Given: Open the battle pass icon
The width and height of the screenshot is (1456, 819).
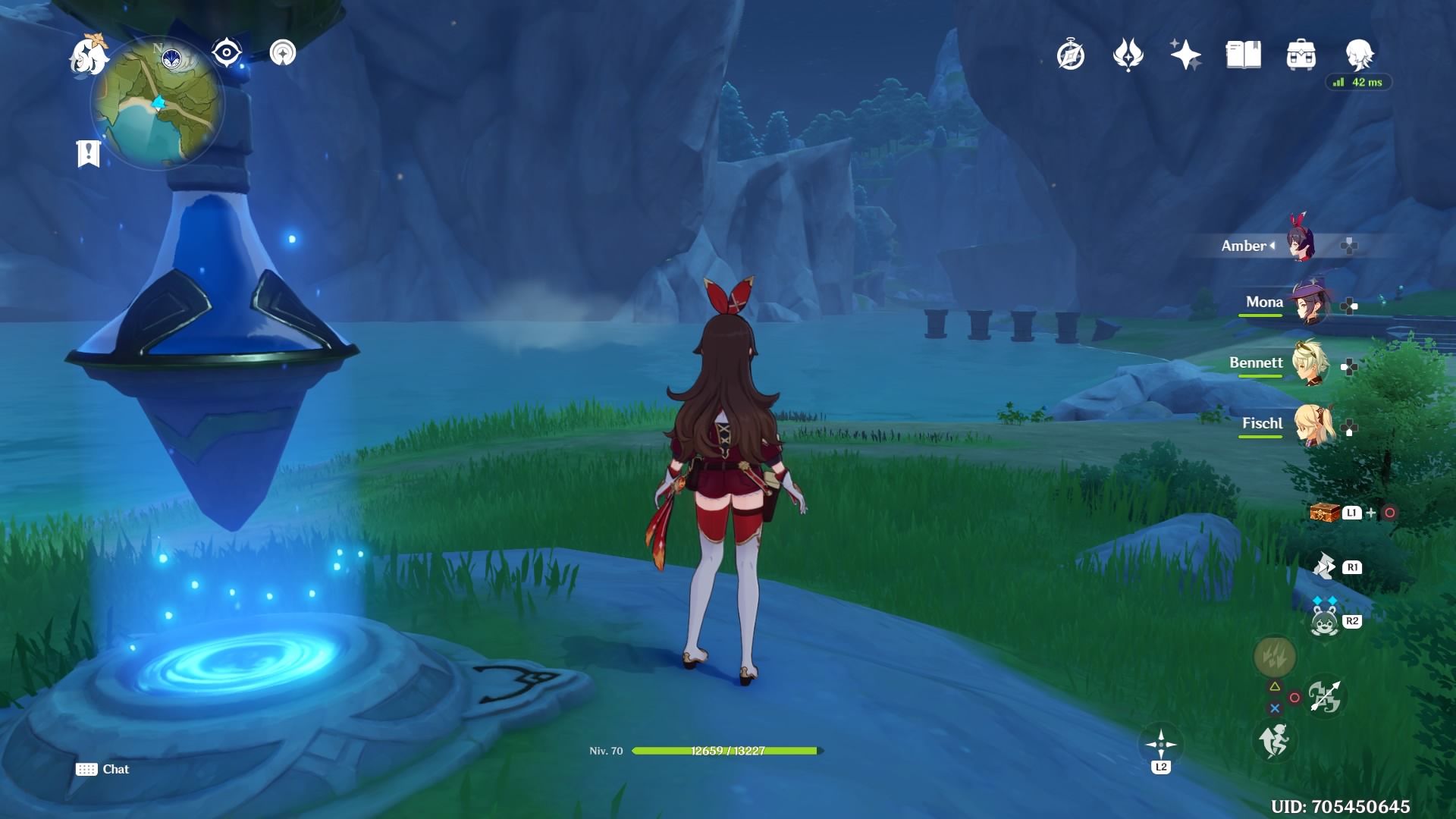Looking at the screenshot, I should pyautogui.click(x=1128, y=55).
